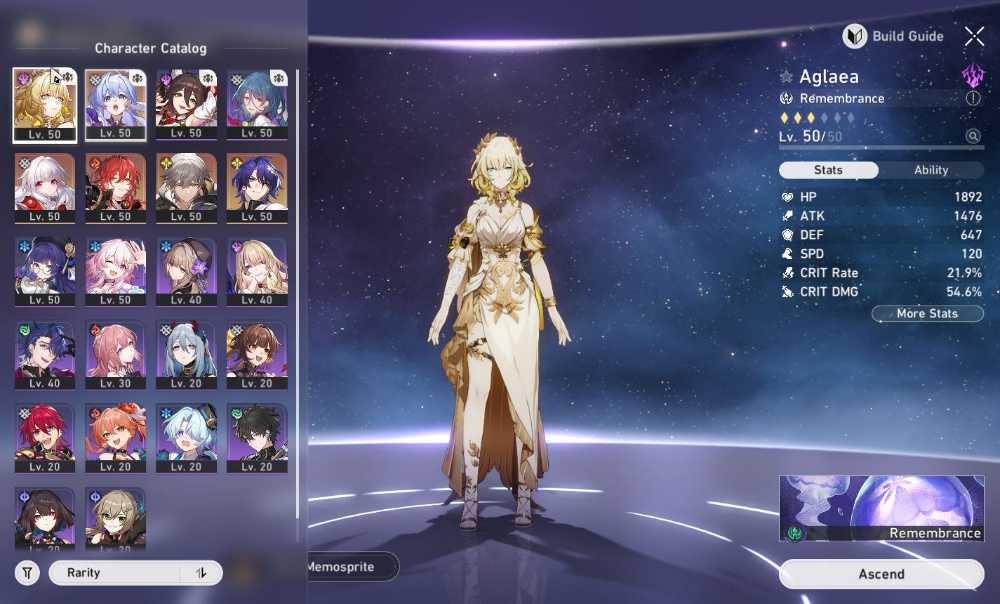The image size is (1000, 604).
Task: Choose the black-haired Lv. 20 character portrait
Action: (258, 438)
